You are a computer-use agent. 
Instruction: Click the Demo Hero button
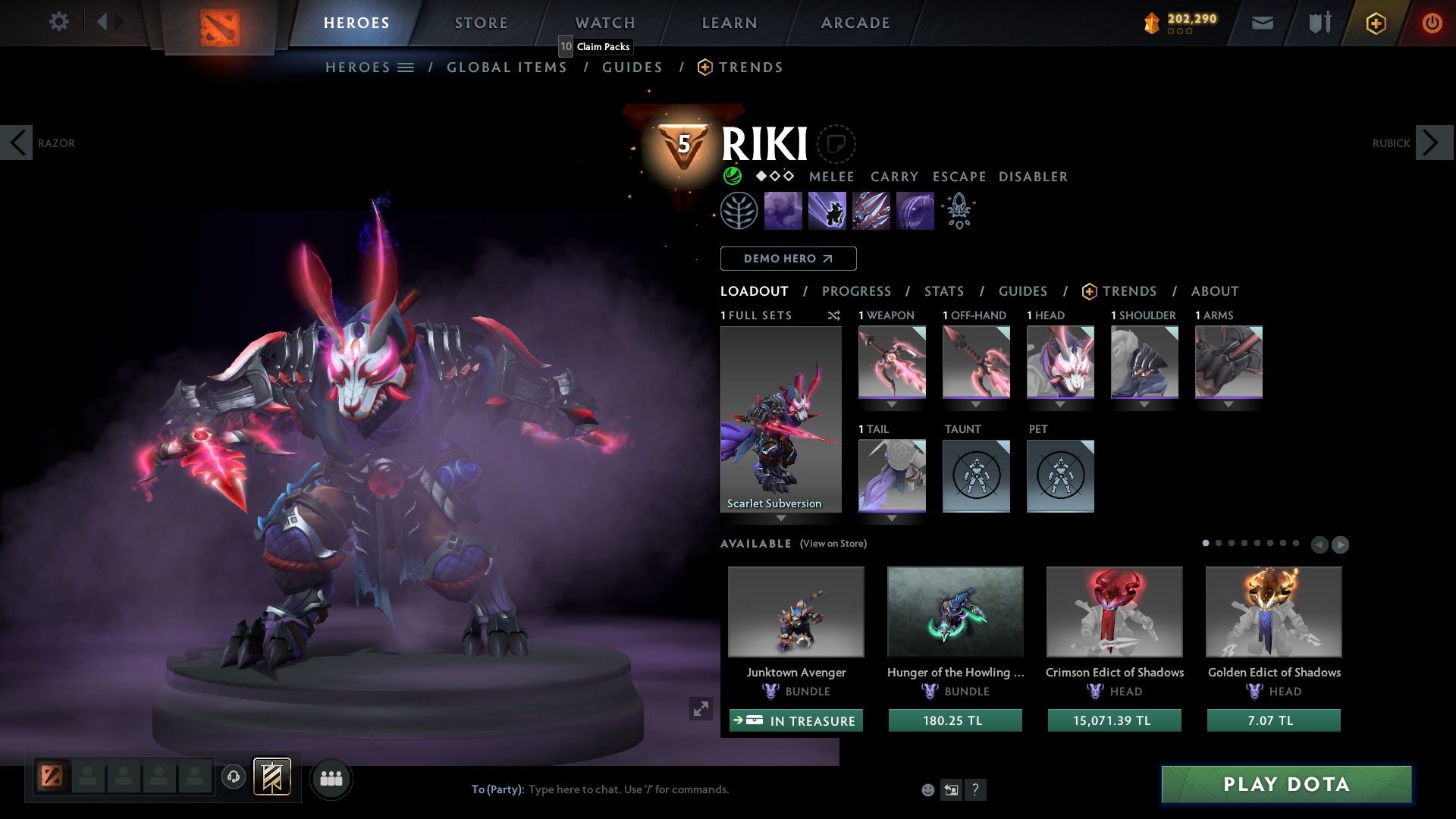[x=788, y=259]
